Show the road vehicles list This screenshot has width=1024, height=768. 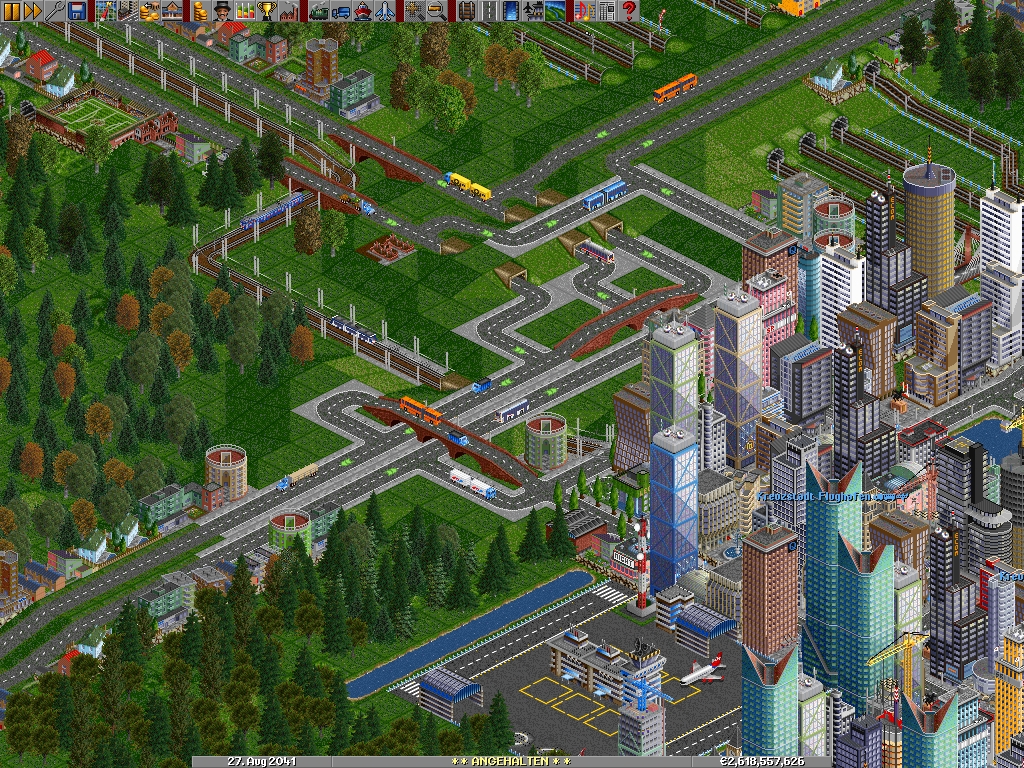tap(341, 11)
